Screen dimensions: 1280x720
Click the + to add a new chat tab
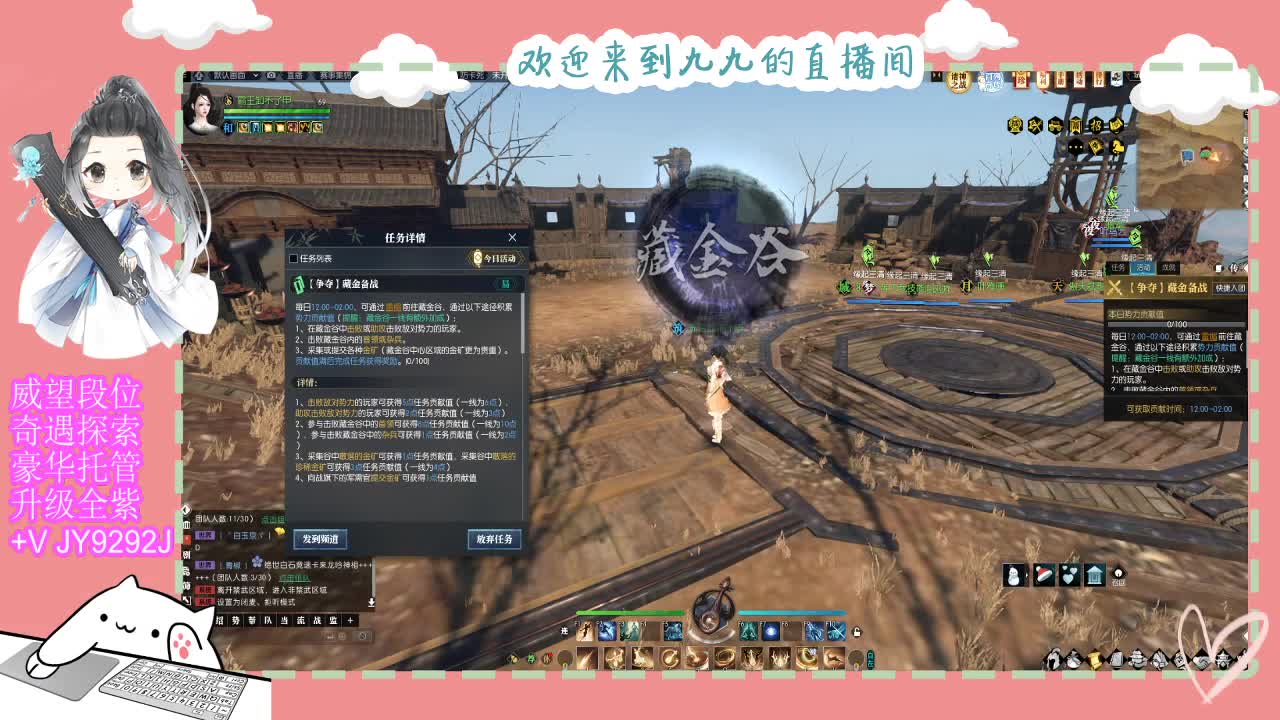coord(350,622)
